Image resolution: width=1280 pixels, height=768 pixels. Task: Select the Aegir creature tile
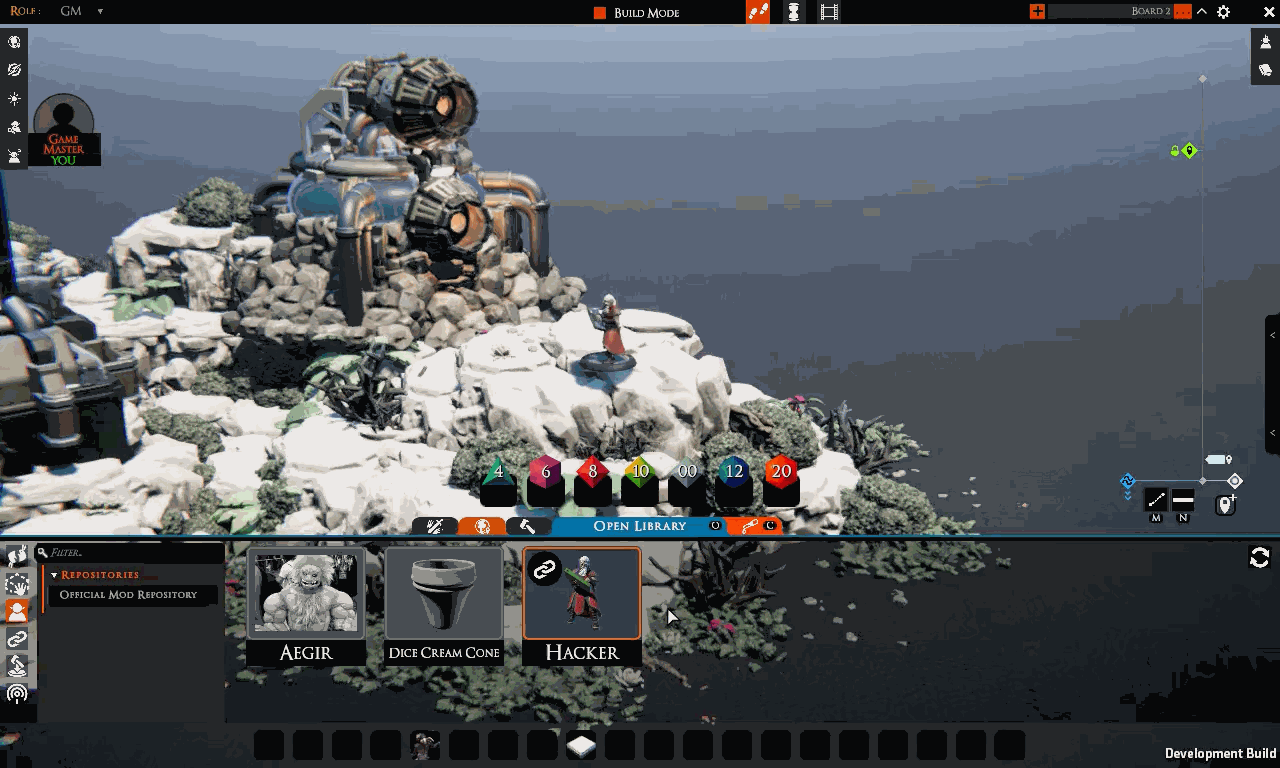pyautogui.click(x=306, y=605)
